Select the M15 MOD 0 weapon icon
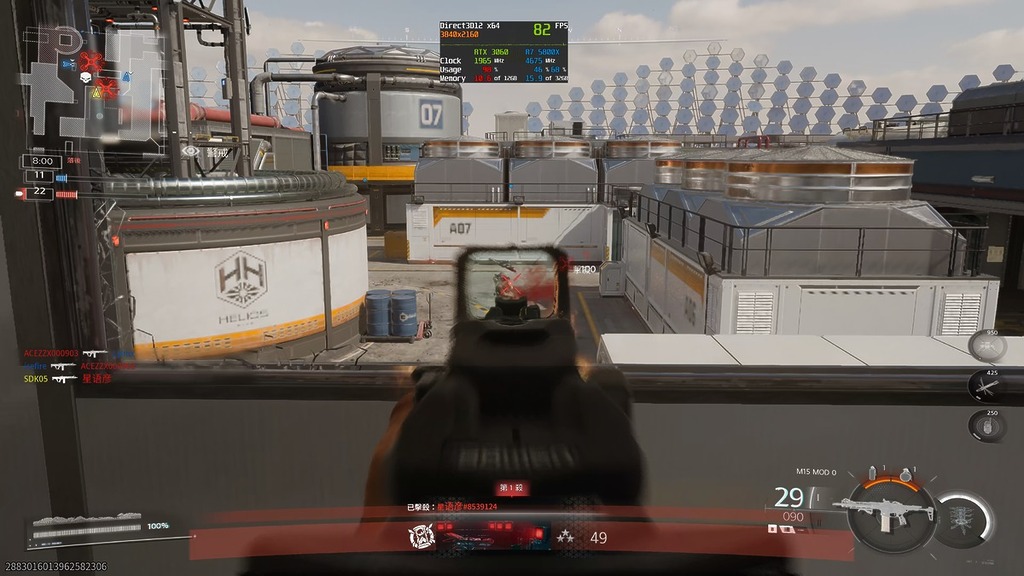This screenshot has width=1024, height=576. point(888,510)
